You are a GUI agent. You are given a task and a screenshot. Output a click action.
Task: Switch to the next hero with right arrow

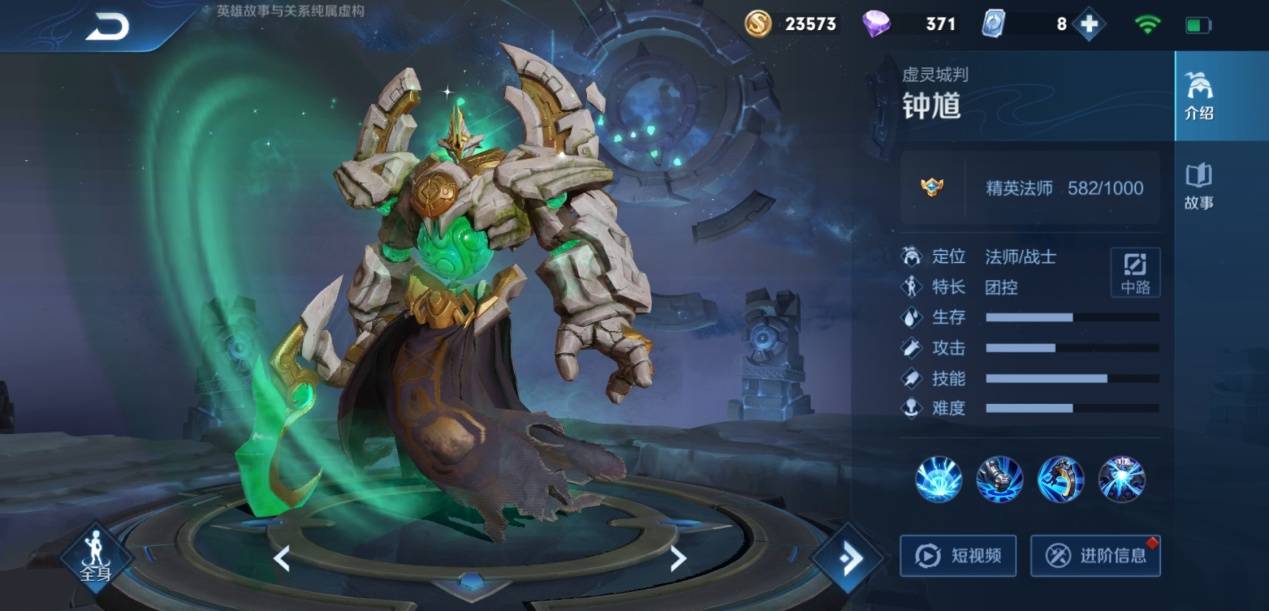pyautogui.click(x=678, y=558)
